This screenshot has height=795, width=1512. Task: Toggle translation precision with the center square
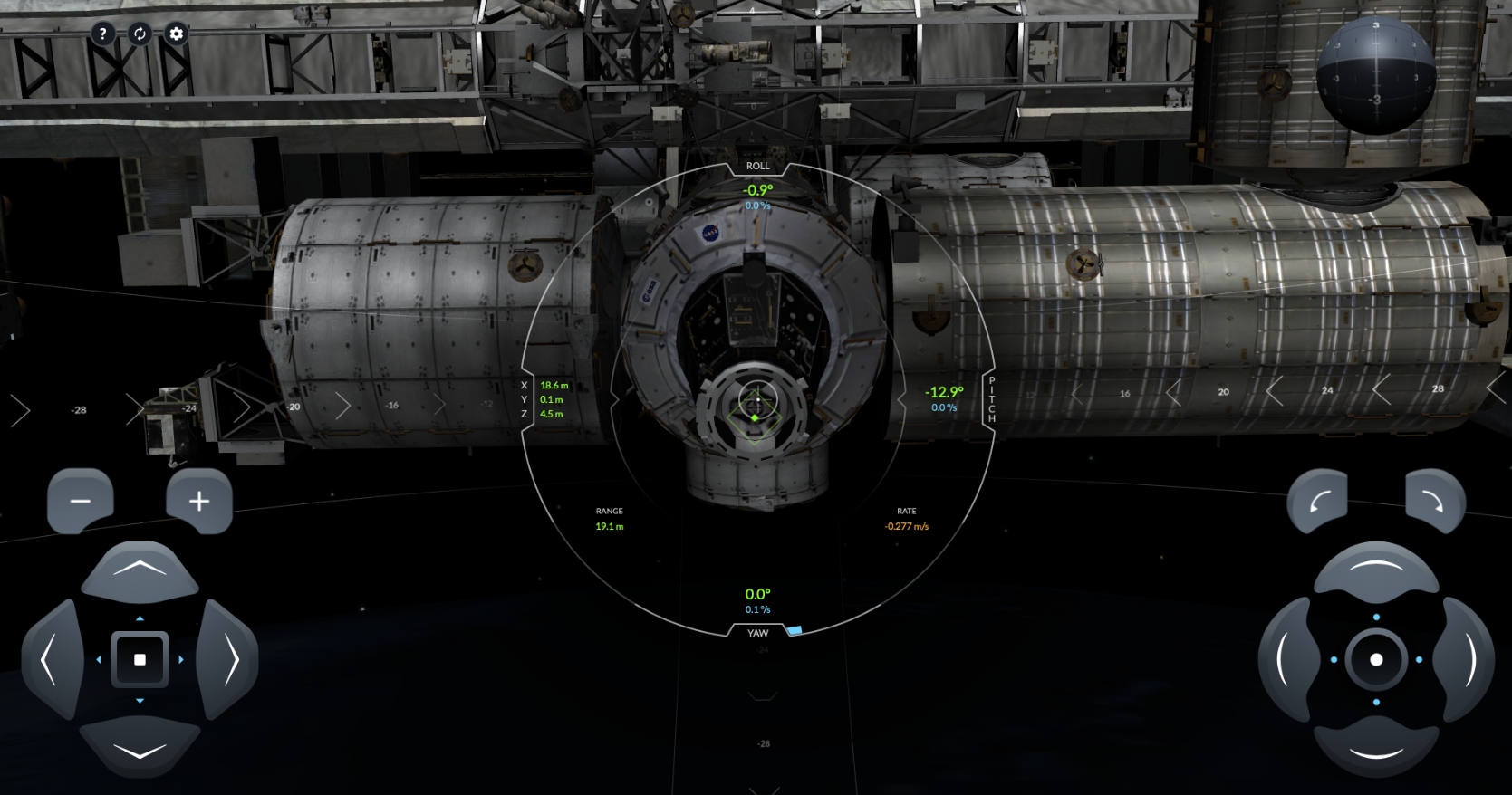(x=140, y=659)
